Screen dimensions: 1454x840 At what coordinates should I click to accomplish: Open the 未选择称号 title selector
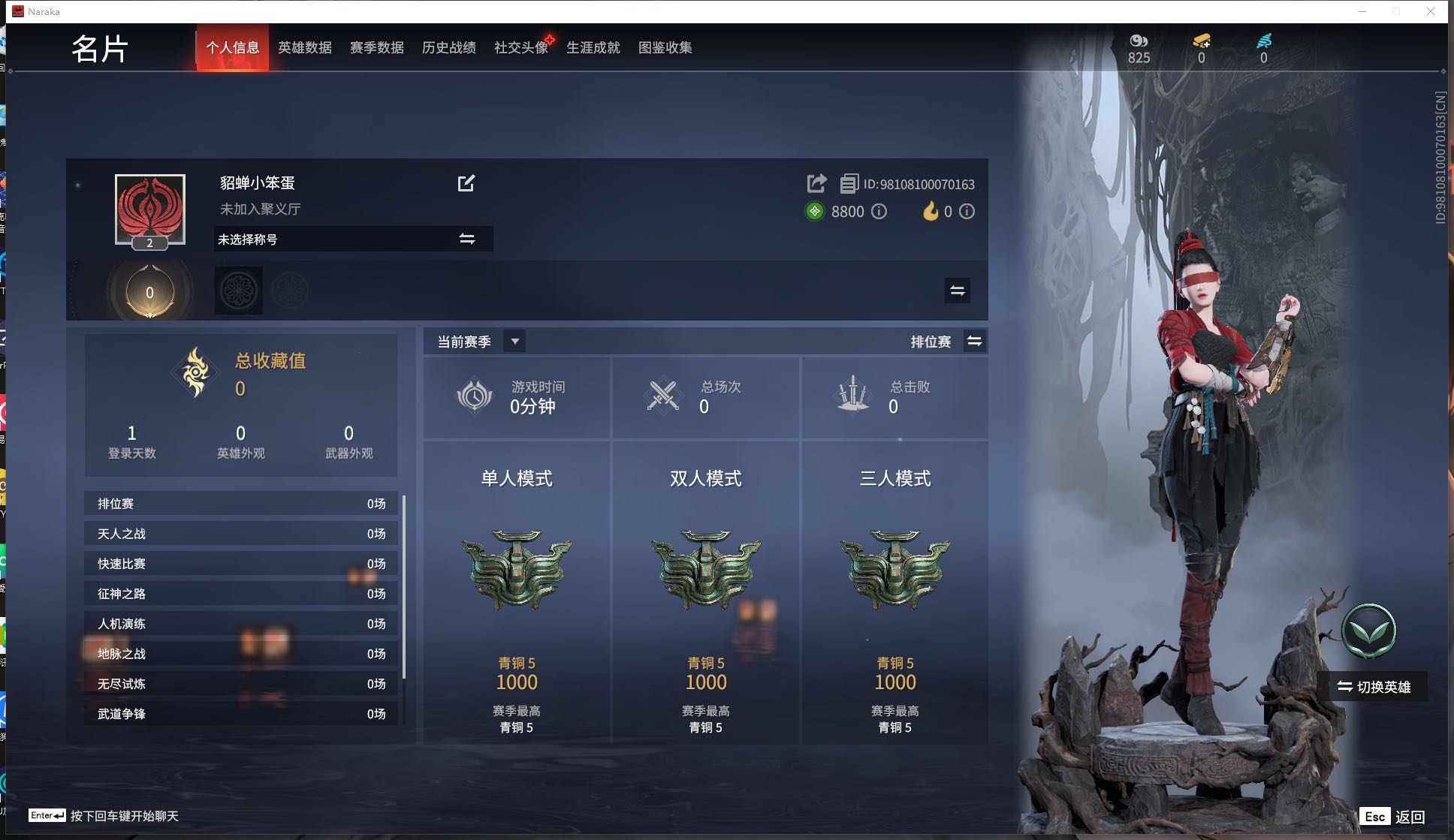[x=353, y=239]
